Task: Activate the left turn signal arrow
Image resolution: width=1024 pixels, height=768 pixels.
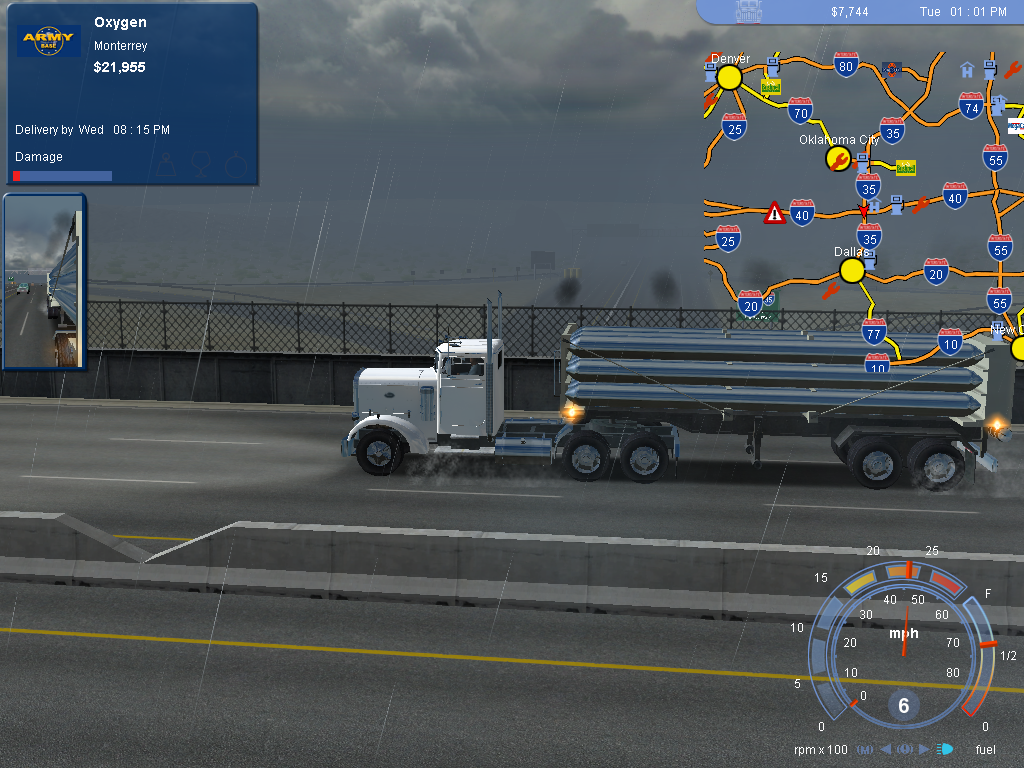Action: pos(886,749)
